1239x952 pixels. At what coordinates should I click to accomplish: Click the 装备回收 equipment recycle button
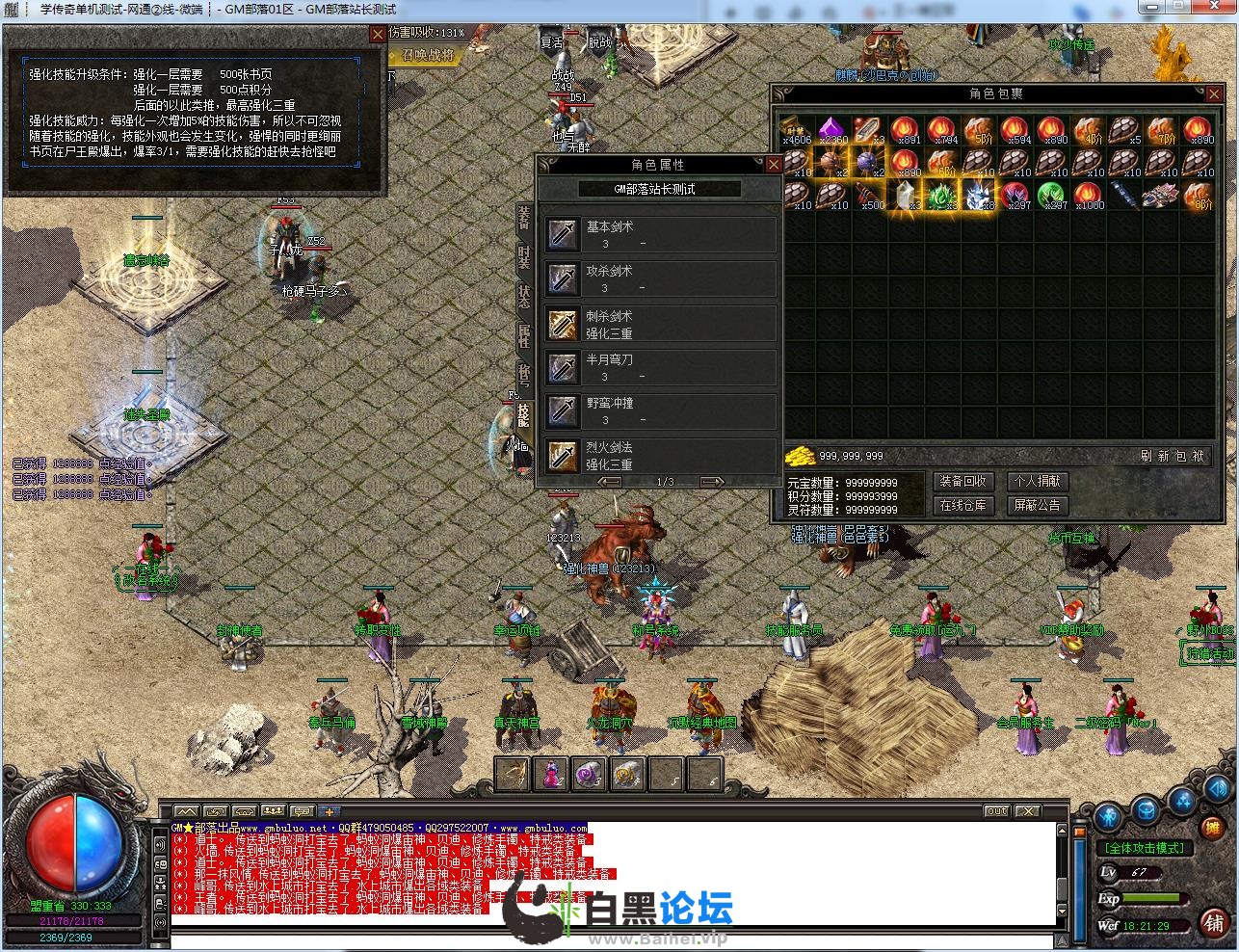coord(962,481)
